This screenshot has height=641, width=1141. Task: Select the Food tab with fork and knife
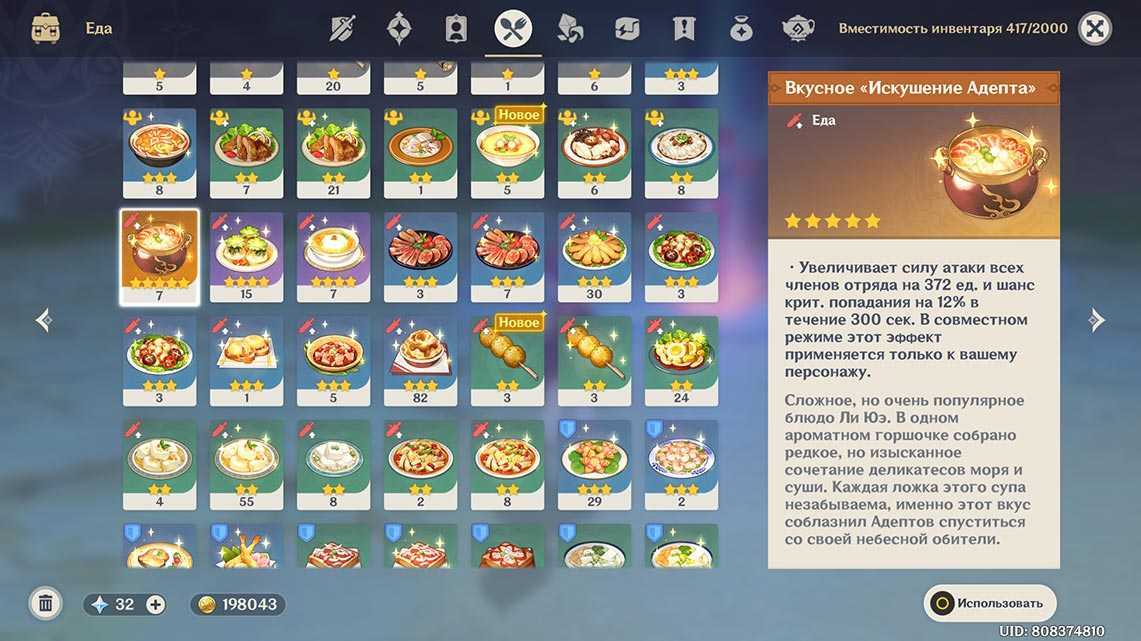pos(513,29)
